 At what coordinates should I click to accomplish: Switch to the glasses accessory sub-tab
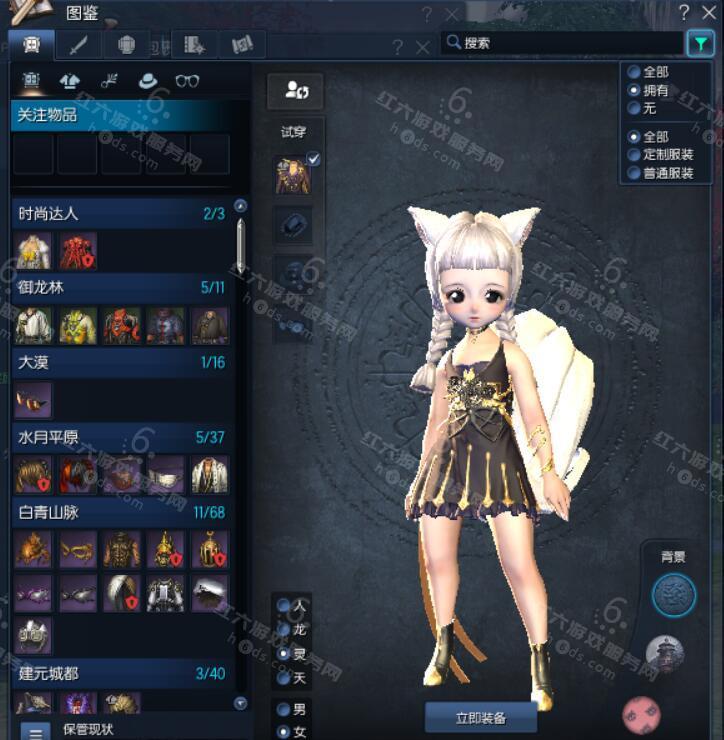[187, 81]
